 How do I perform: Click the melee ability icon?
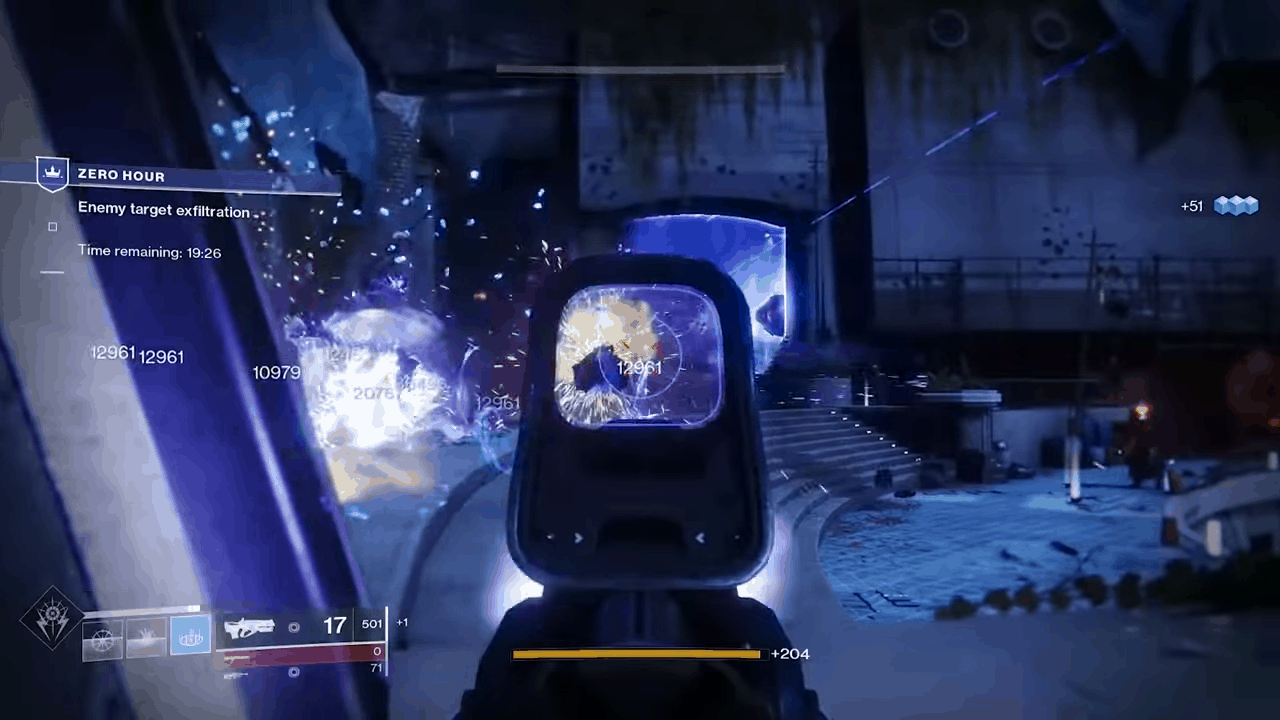point(147,637)
